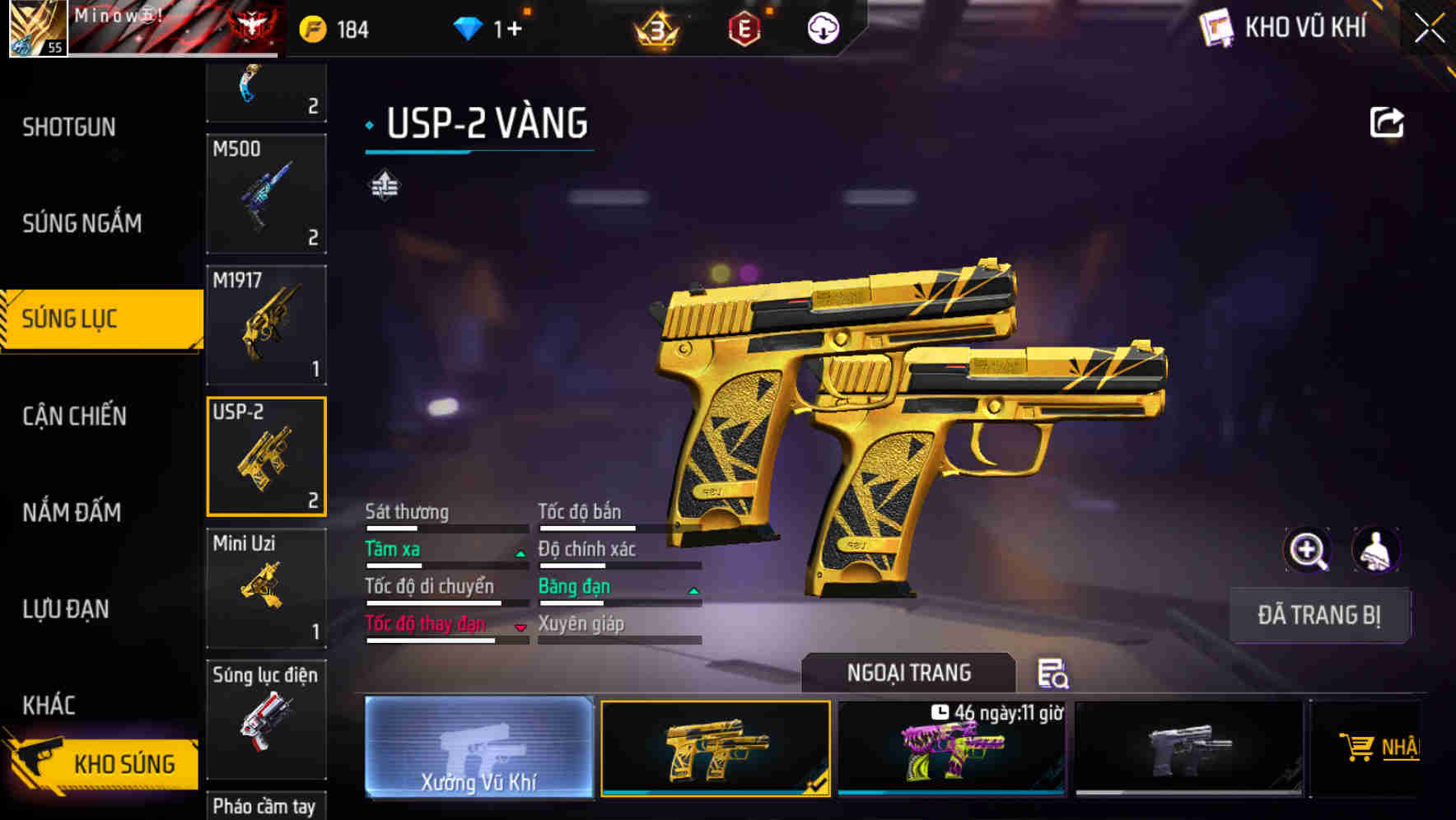Choose the Nắm Đấm category
Image resolution: width=1456 pixels, height=820 pixels.
click(x=72, y=513)
